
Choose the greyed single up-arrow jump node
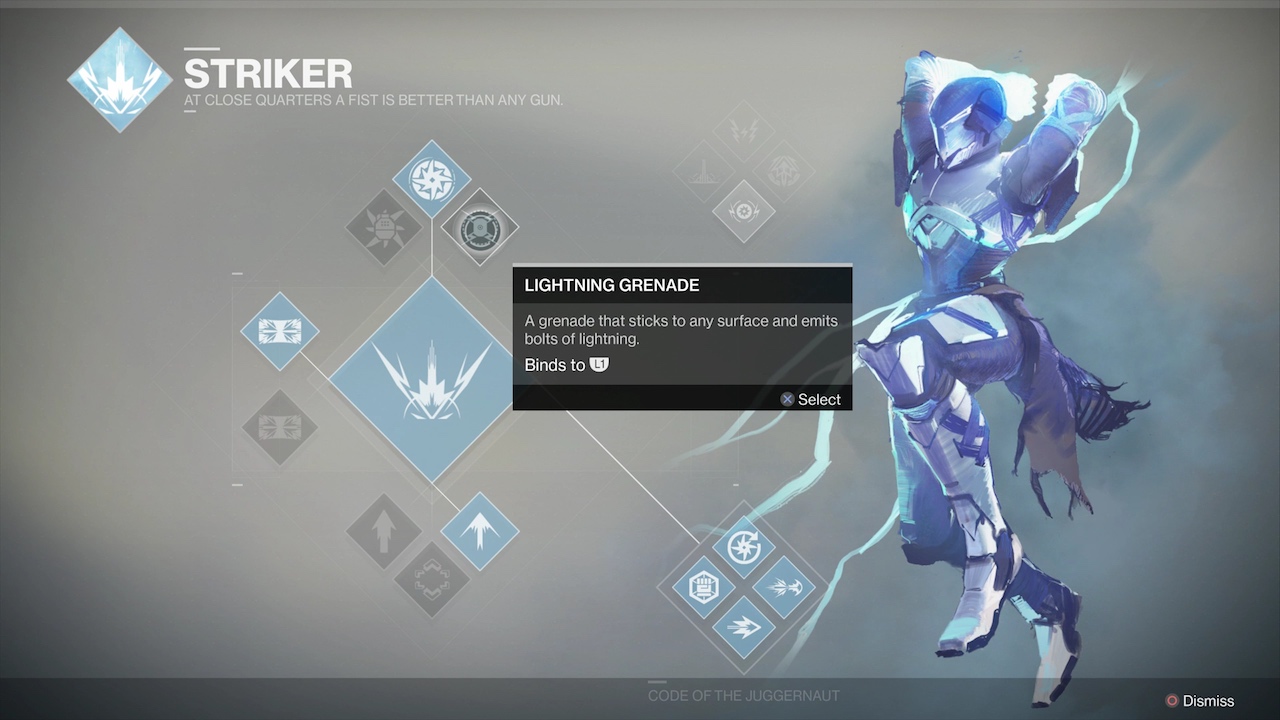(x=384, y=531)
